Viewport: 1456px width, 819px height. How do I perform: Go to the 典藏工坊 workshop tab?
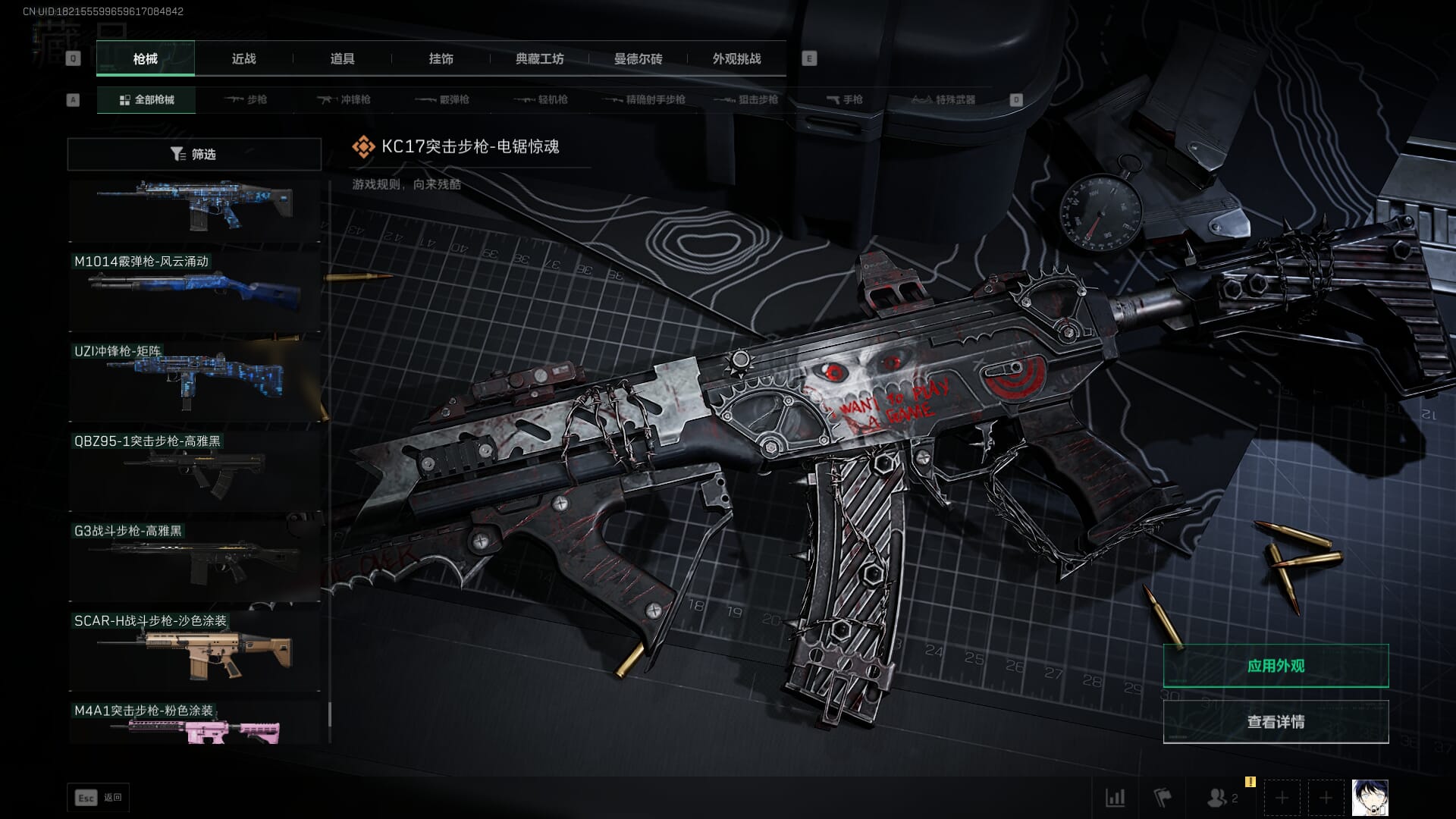[539, 58]
